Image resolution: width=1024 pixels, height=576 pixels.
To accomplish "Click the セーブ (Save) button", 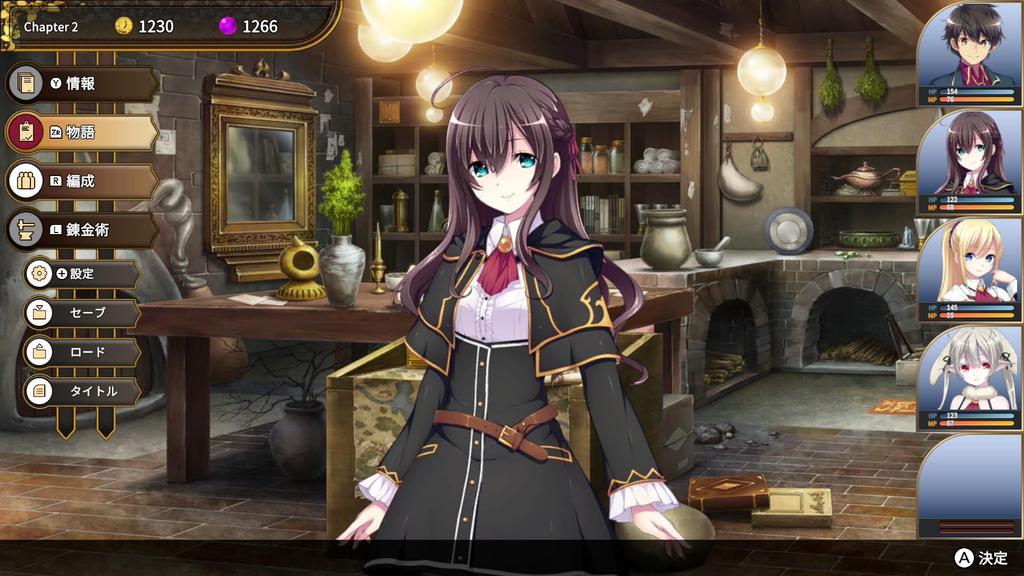I will 82,313.
